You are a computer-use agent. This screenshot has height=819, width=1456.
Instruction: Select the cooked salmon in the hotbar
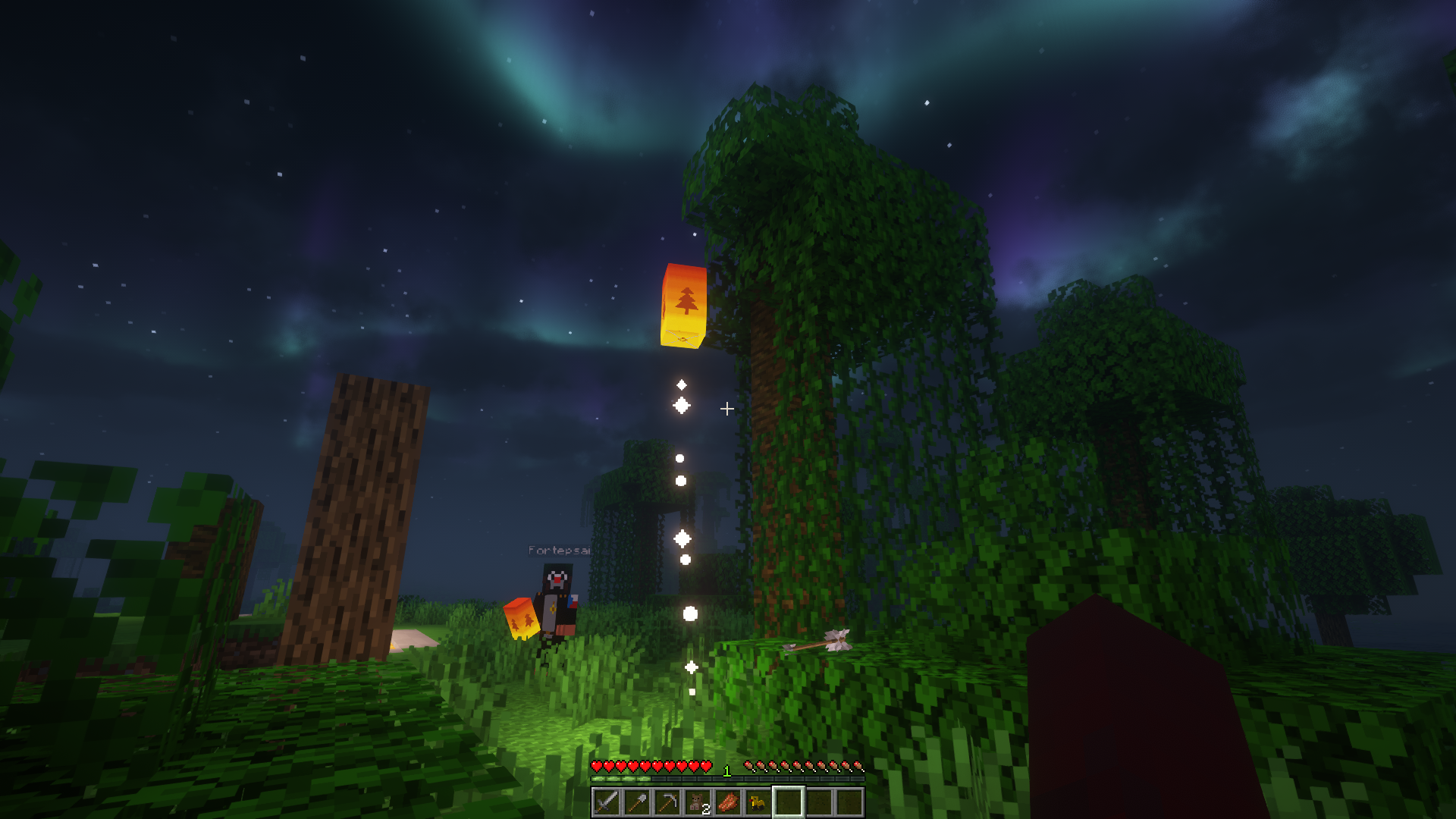point(726,804)
